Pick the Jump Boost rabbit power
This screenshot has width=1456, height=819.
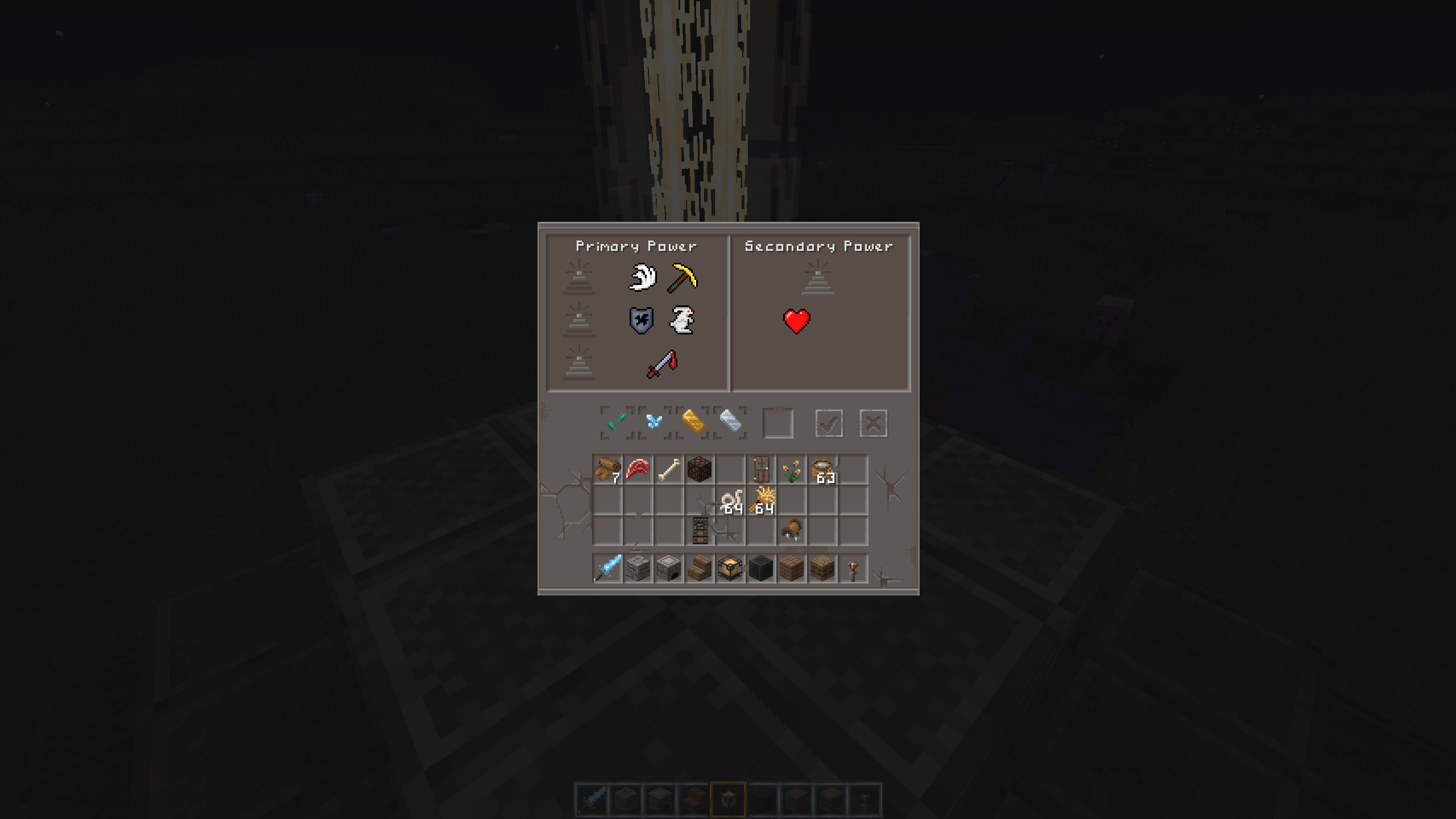point(682,320)
